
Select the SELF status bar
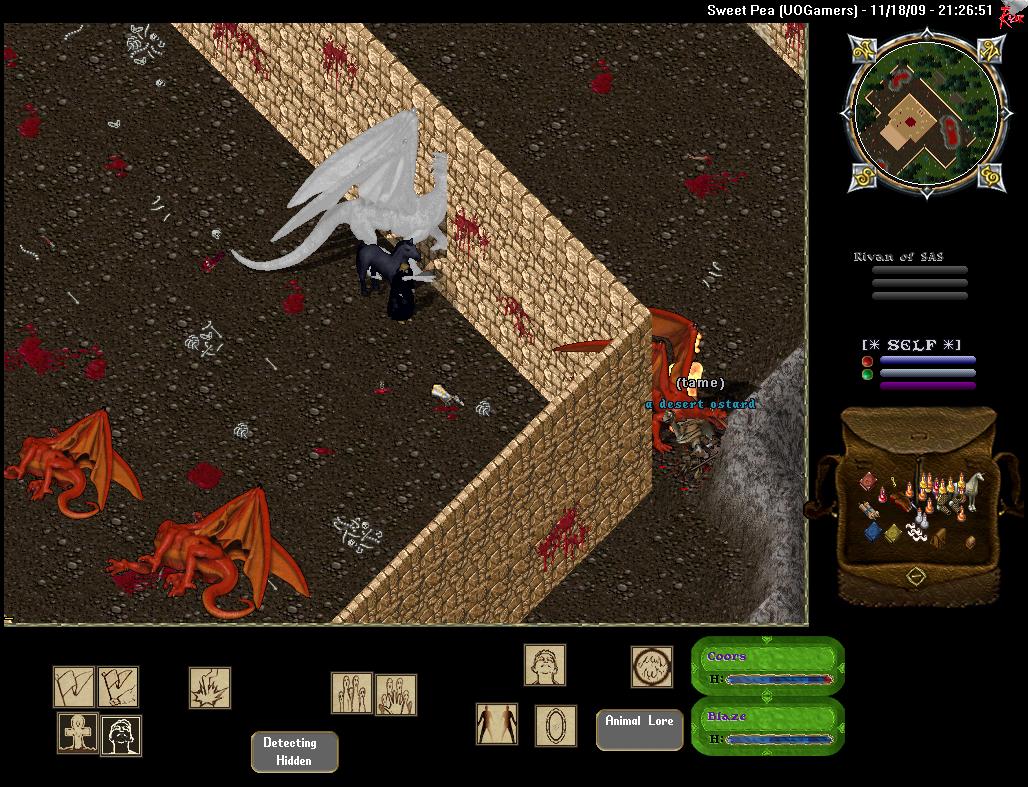pos(918,366)
